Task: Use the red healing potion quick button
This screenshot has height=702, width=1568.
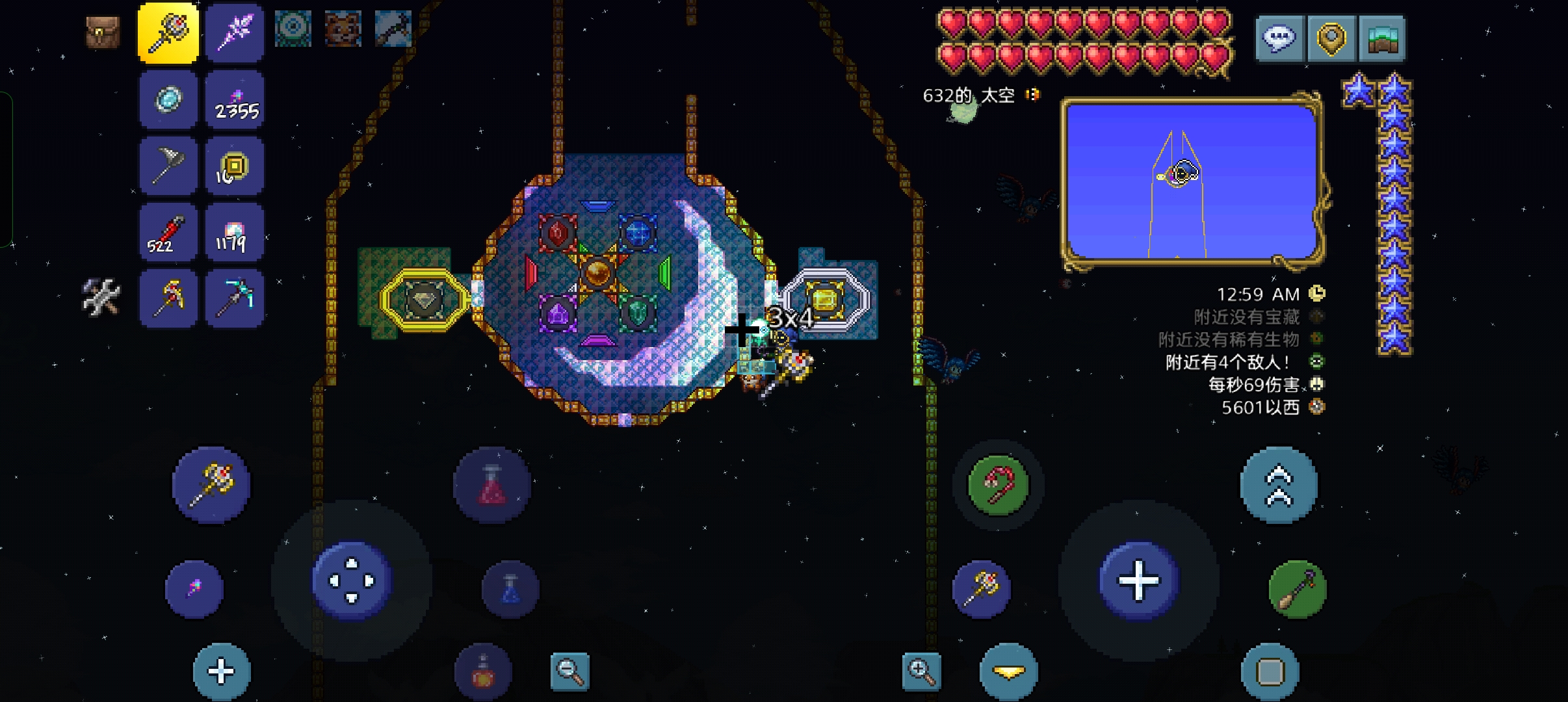Action: click(x=492, y=485)
